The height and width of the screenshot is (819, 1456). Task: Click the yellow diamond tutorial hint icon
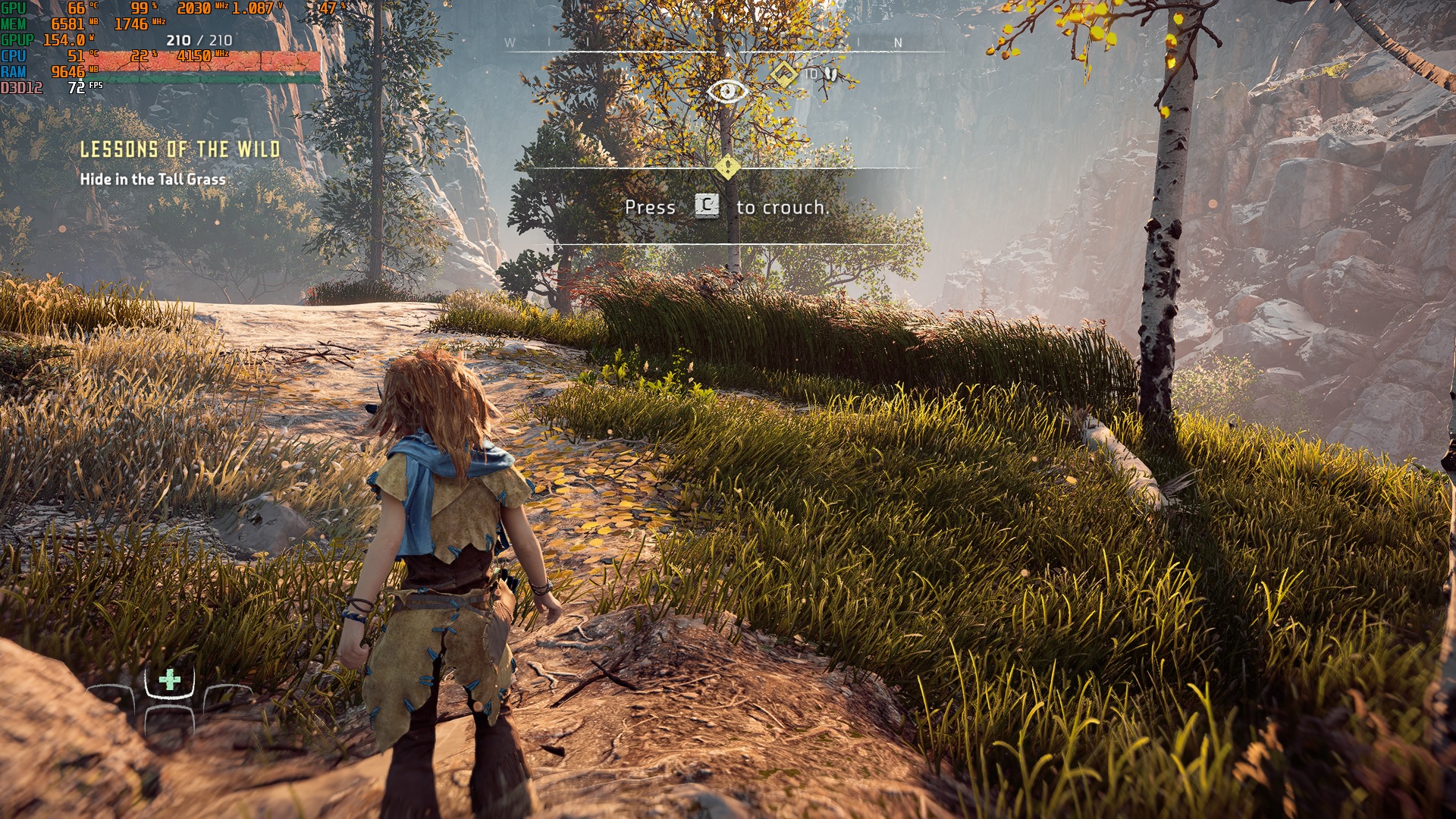pos(727,167)
